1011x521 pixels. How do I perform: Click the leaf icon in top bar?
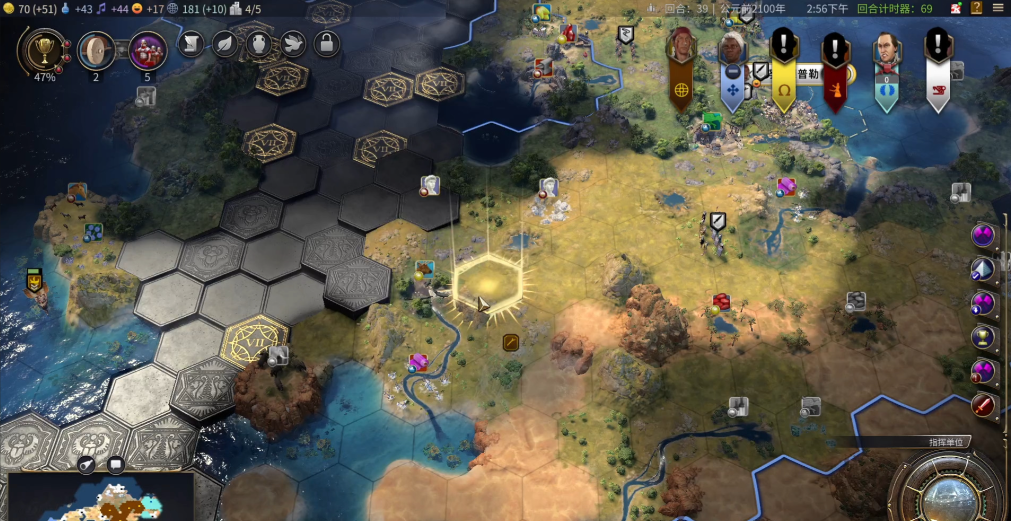coord(225,44)
